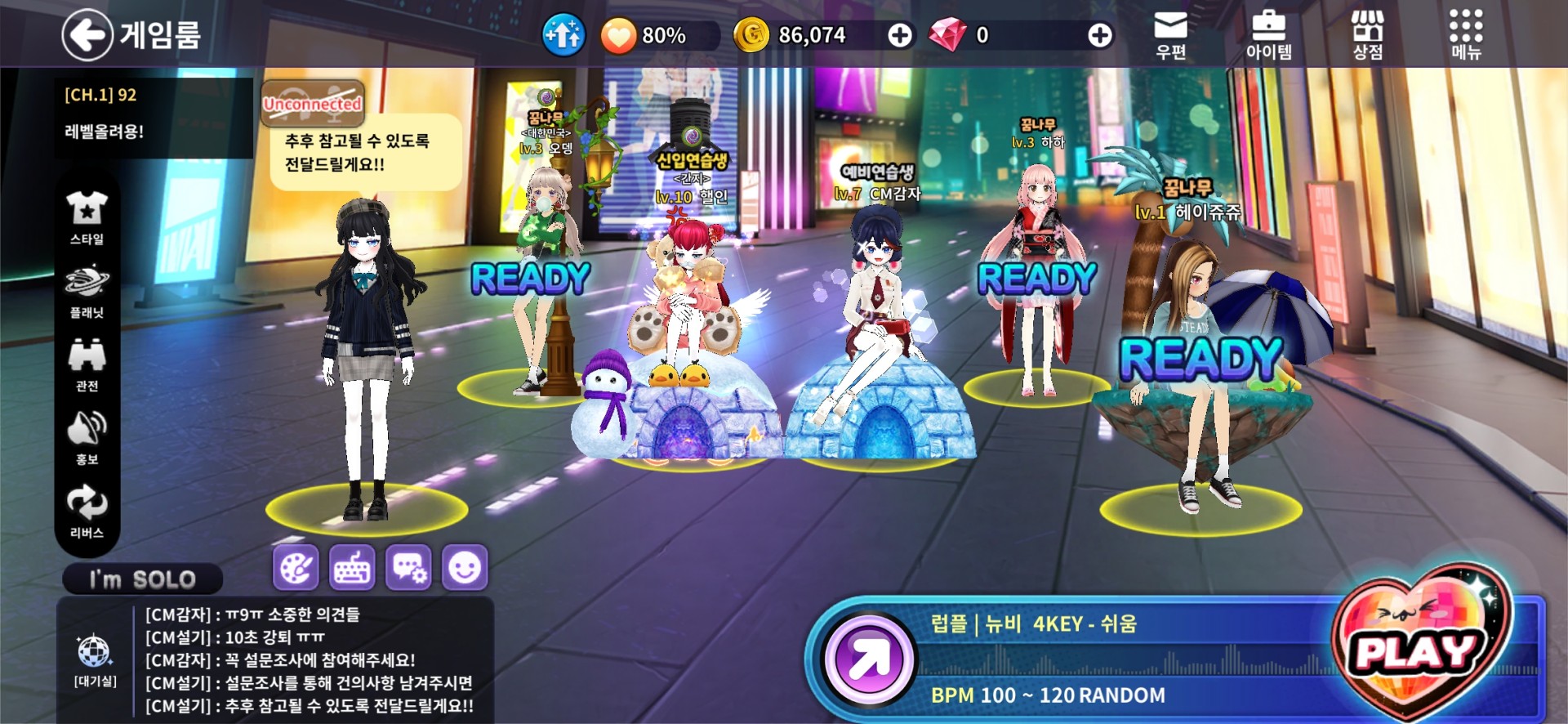Change the song with purple arrow button
This screenshot has width=1568, height=724.
tap(869, 659)
